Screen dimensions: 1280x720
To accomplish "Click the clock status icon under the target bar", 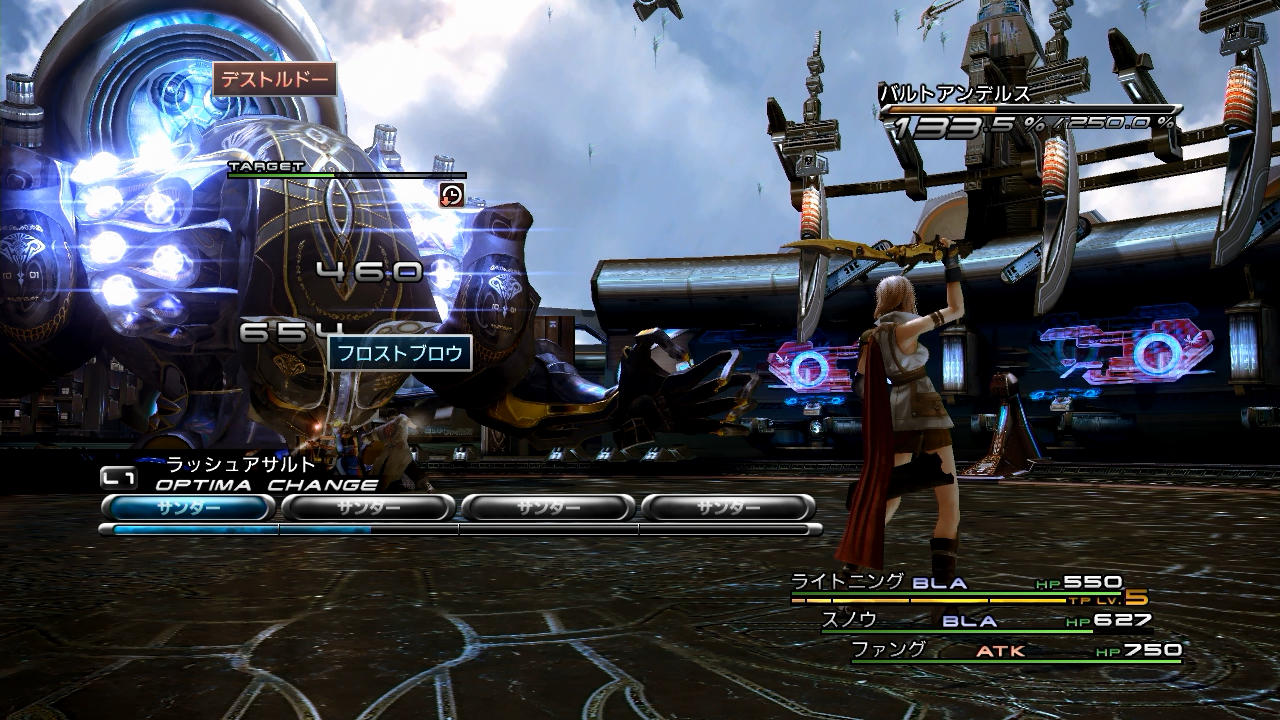I will coord(452,195).
